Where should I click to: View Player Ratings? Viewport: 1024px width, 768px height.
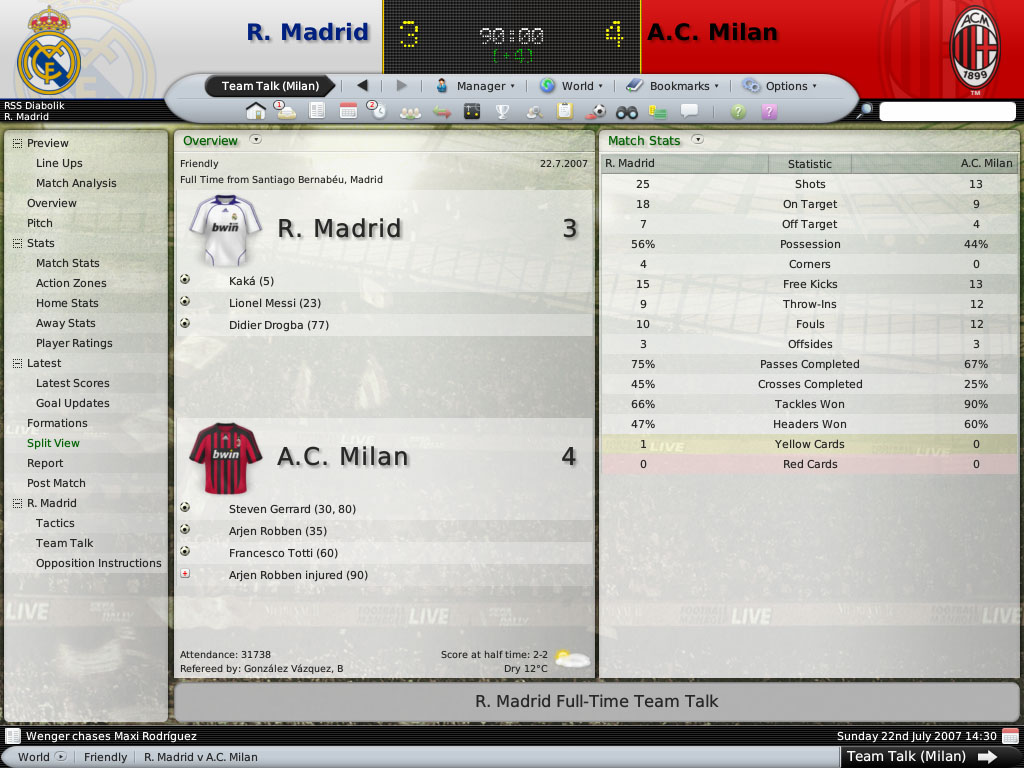(74, 343)
